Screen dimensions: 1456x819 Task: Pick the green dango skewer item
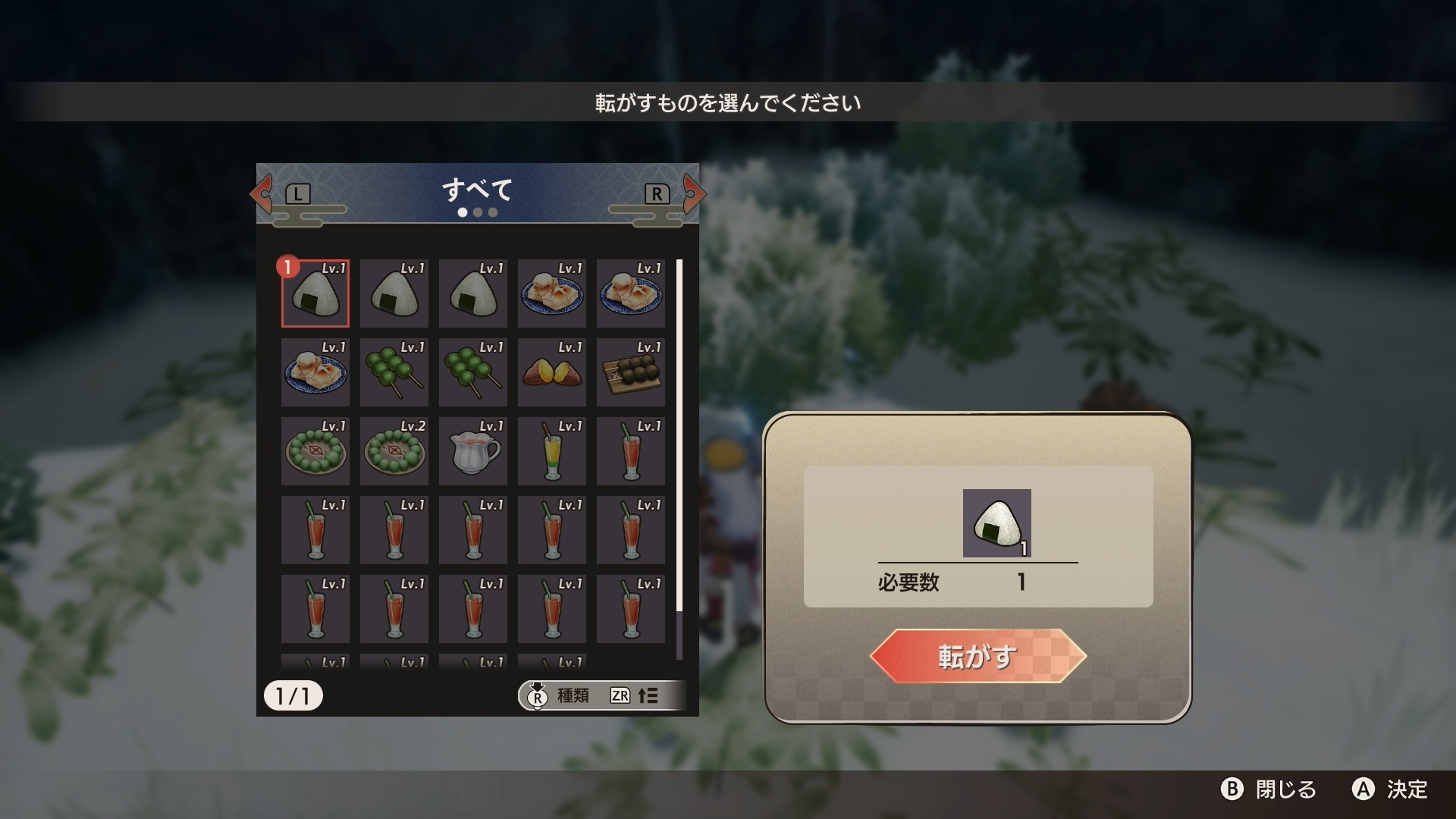pos(394,372)
